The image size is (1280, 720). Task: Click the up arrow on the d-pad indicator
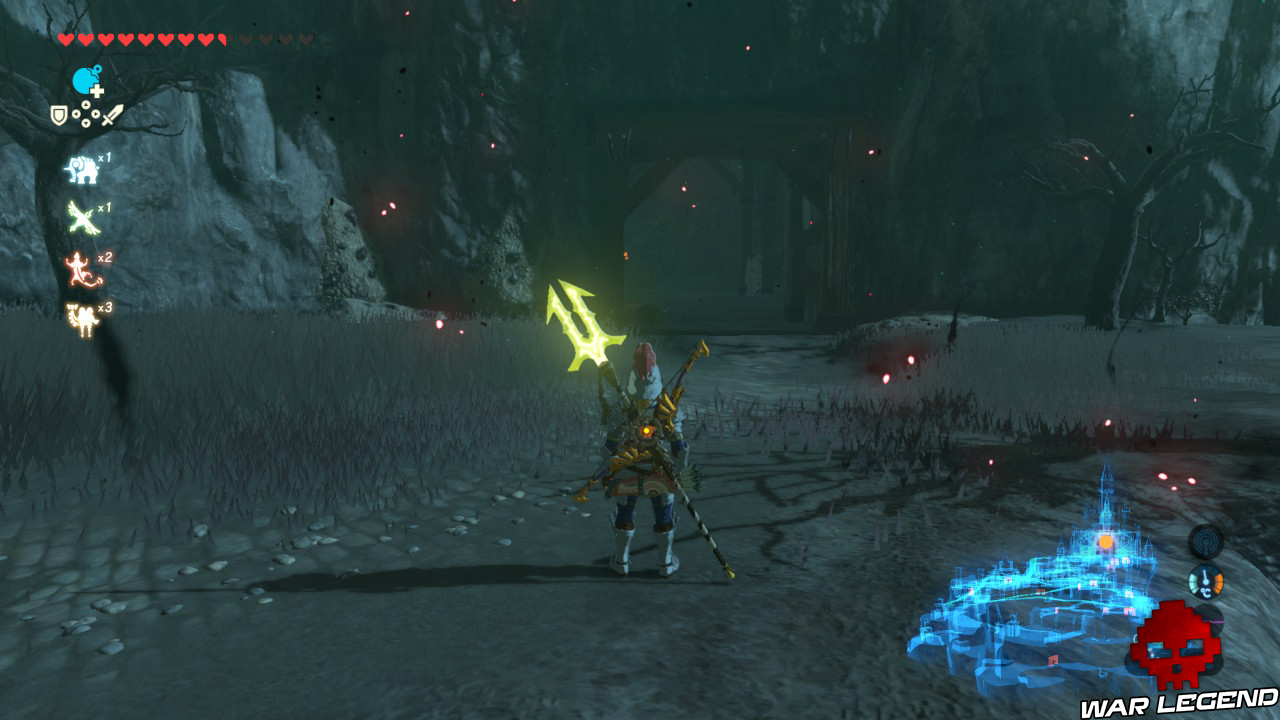click(x=85, y=105)
